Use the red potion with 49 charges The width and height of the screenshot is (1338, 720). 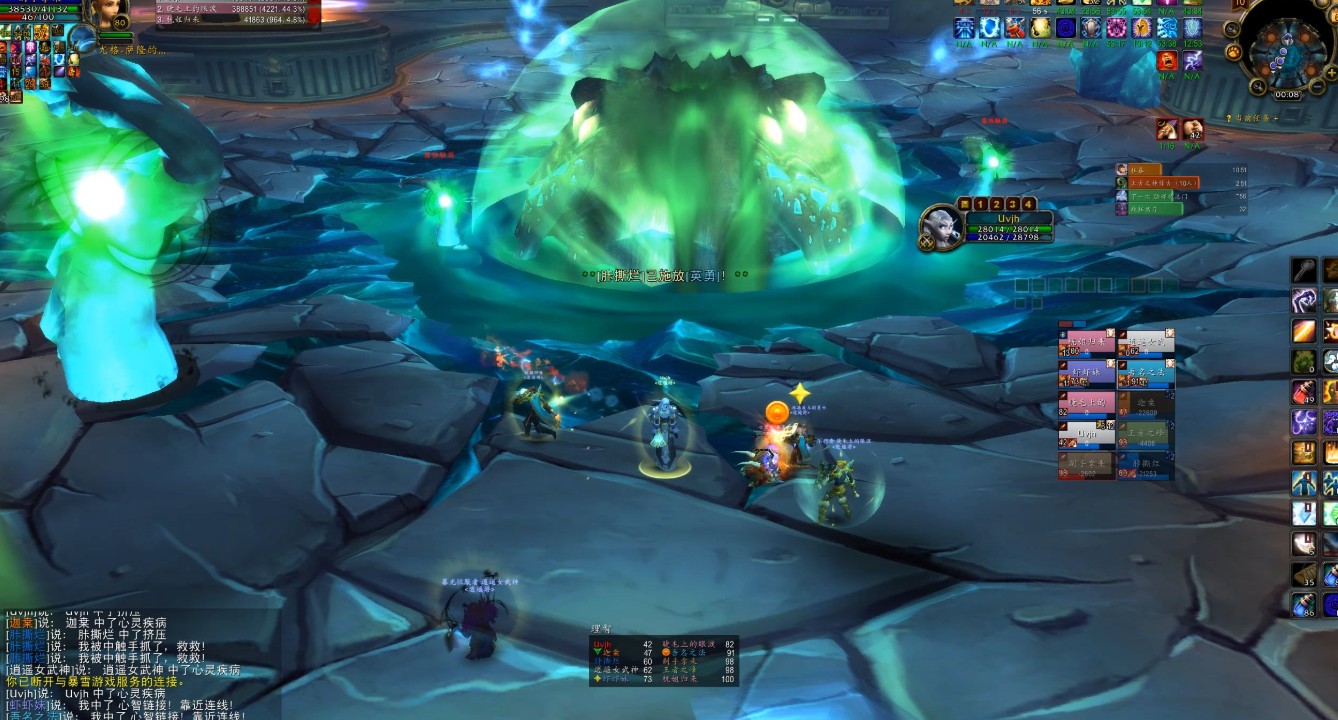pos(1303,391)
